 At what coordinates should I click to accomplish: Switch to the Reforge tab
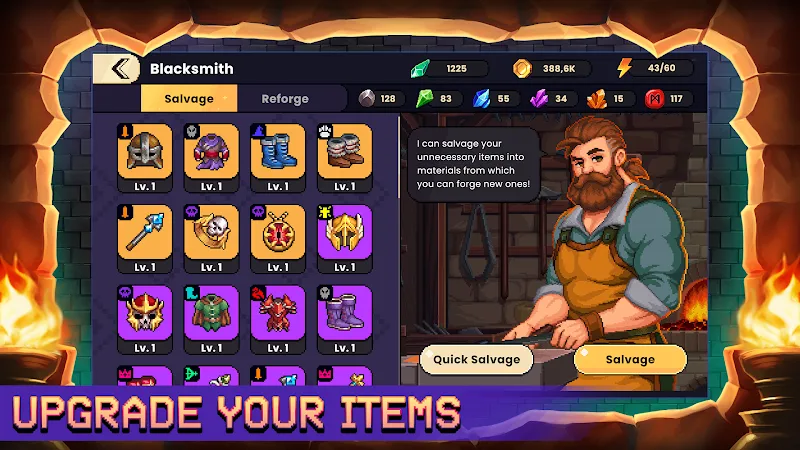285,99
